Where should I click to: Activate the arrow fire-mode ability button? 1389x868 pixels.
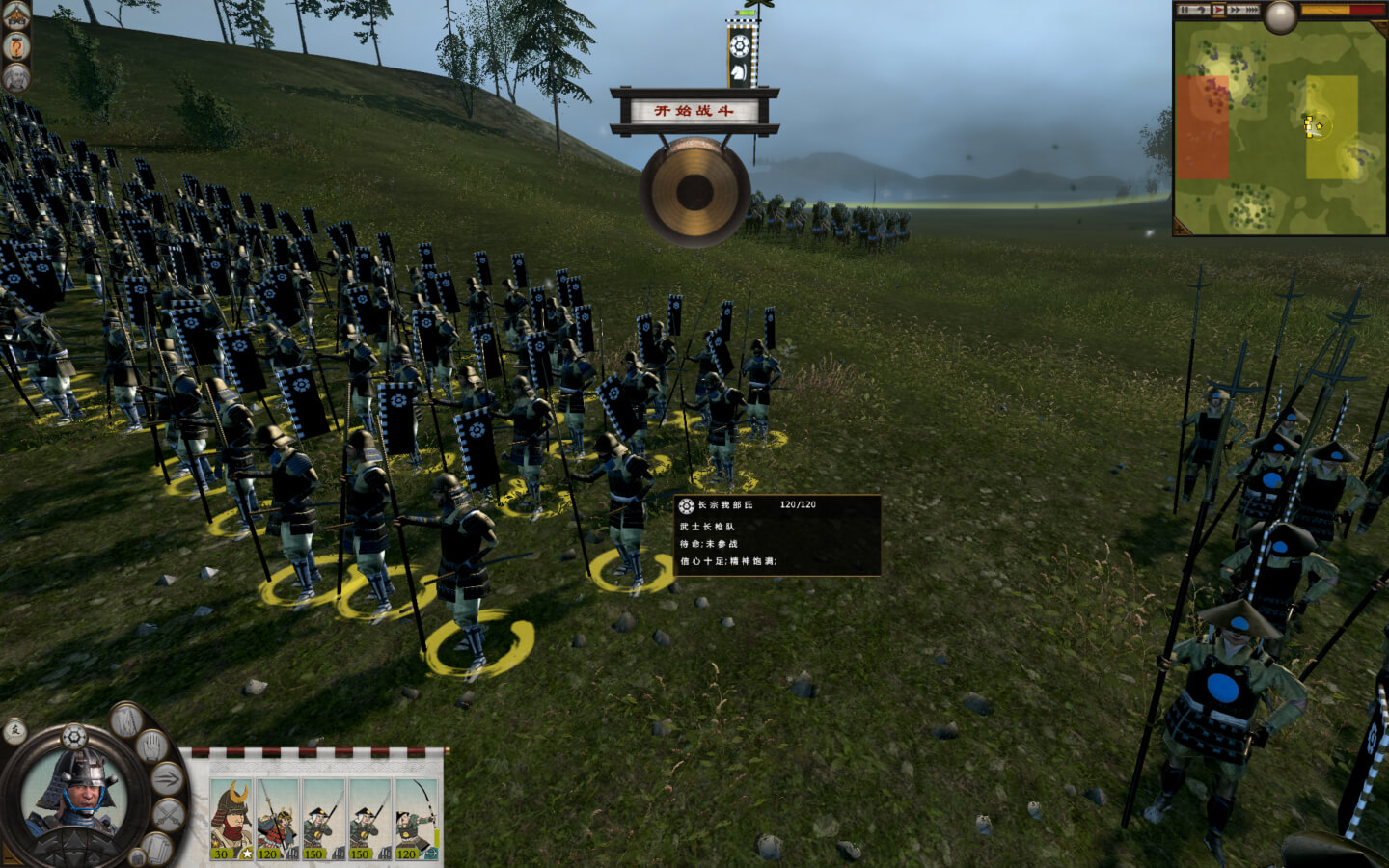[167, 777]
